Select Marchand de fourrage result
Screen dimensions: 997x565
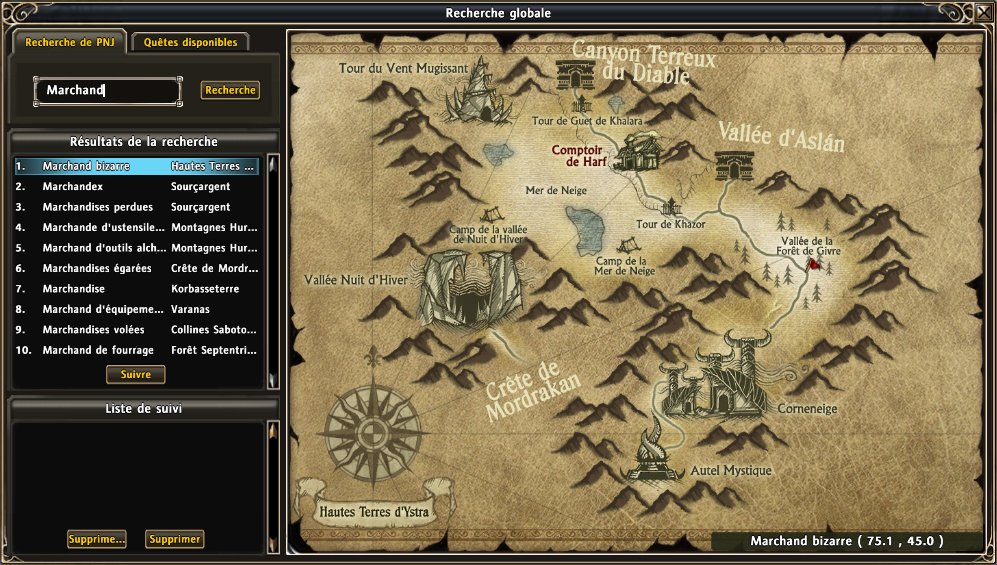click(x=136, y=350)
